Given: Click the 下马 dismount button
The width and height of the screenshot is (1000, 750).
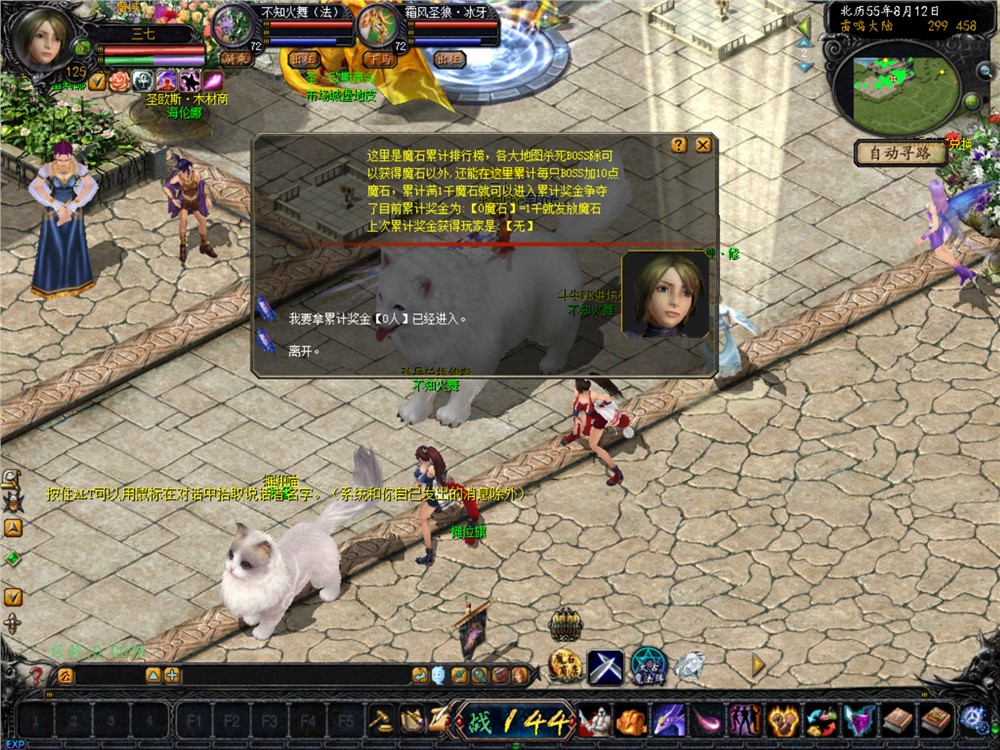Looking at the screenshot, I should [x=379, y=60].
